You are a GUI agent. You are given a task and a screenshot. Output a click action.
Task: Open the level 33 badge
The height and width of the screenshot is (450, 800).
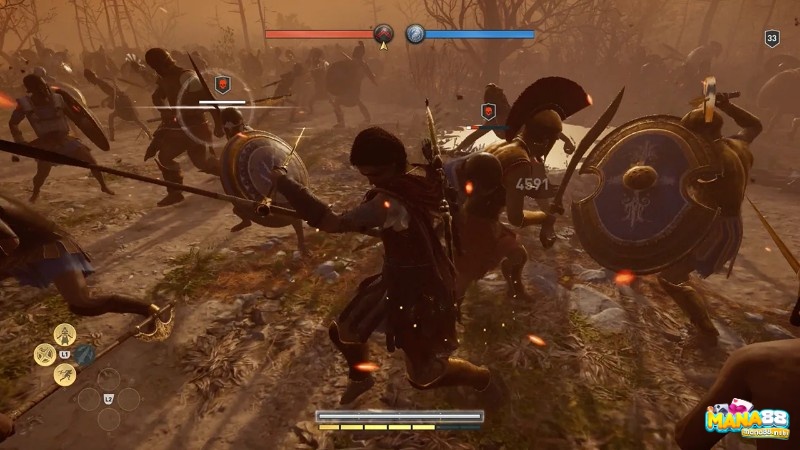click(x=771, y=39)
